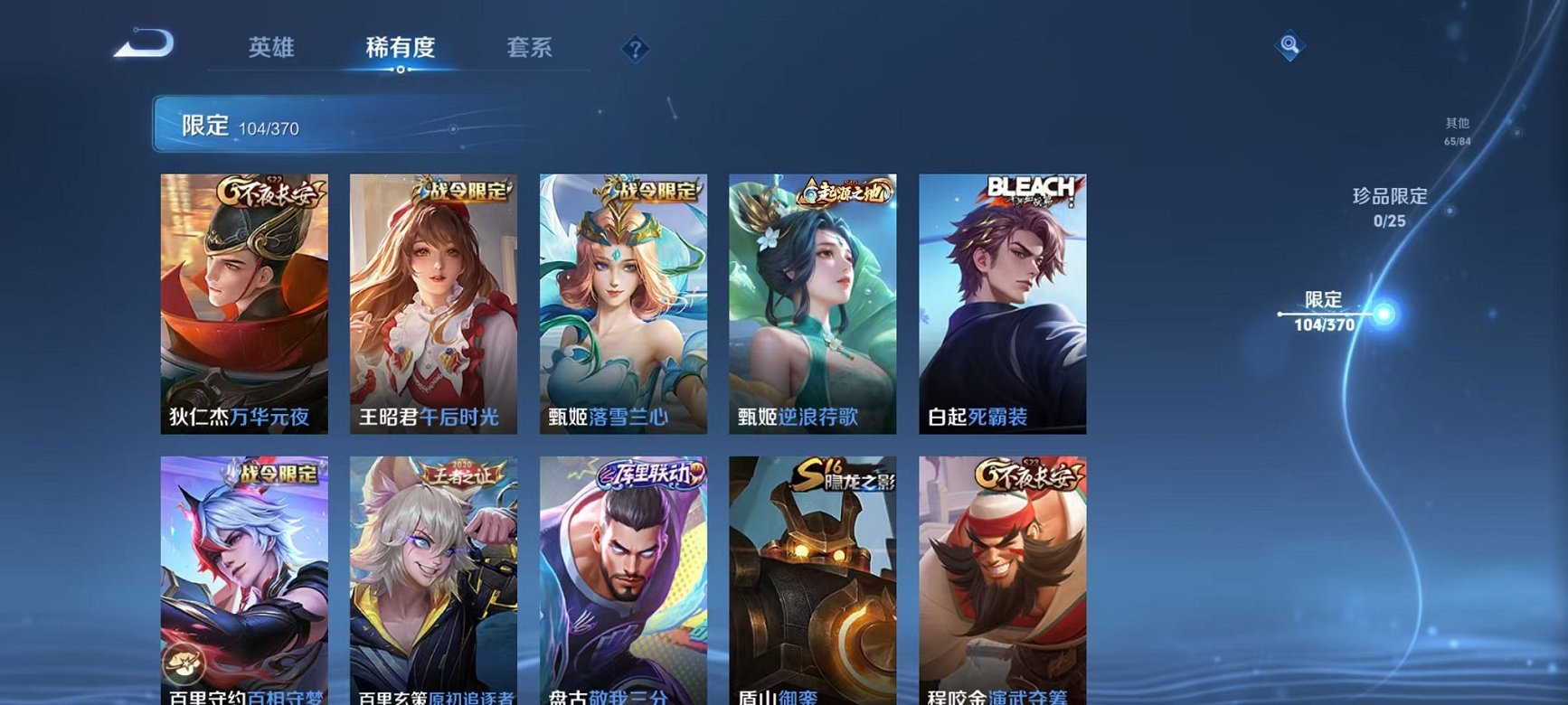Click the BLEACH collab logo on 白起's card

pyautogui.click(x=1029, y=191)
